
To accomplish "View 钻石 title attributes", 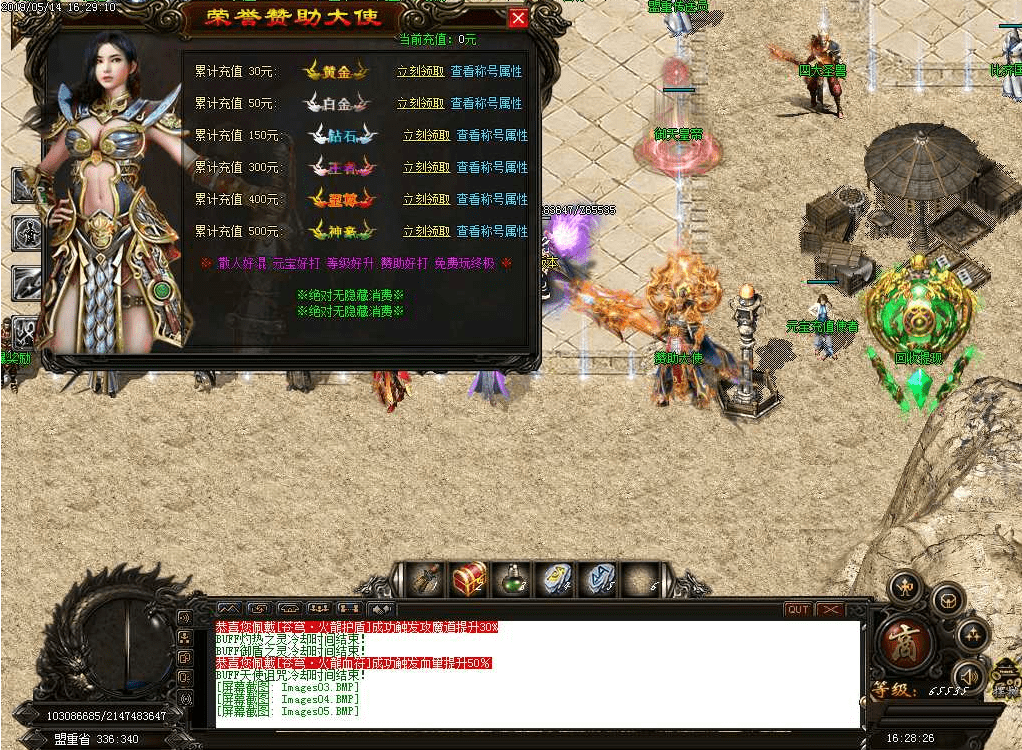I will point(492,135).
